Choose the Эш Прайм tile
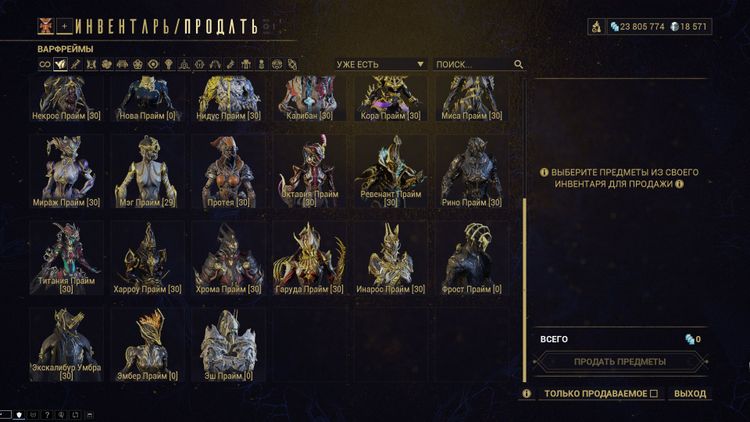This screenshot has width=750, height=422. coord(228,344)
